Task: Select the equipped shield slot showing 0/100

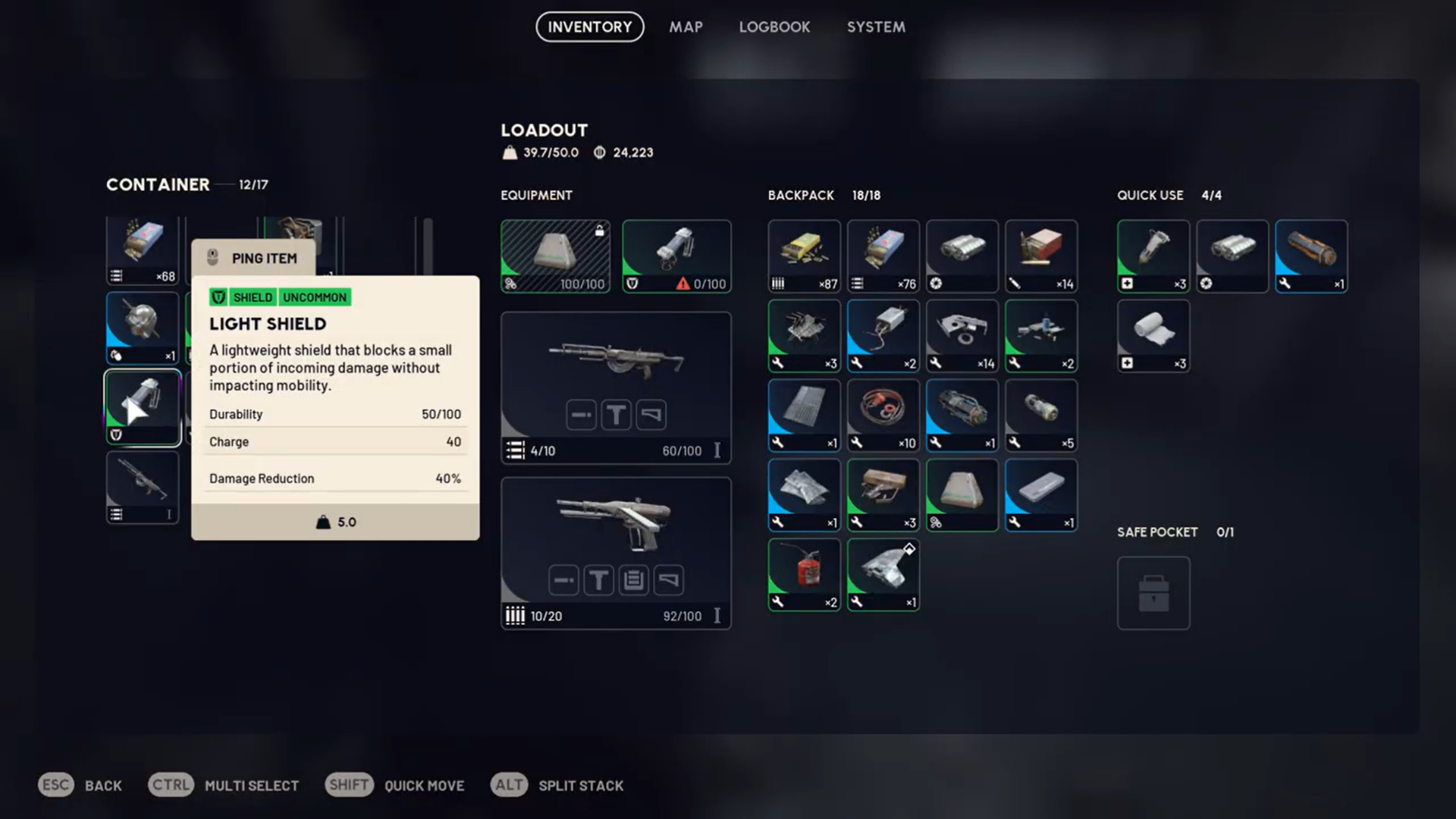Action: 676,256
